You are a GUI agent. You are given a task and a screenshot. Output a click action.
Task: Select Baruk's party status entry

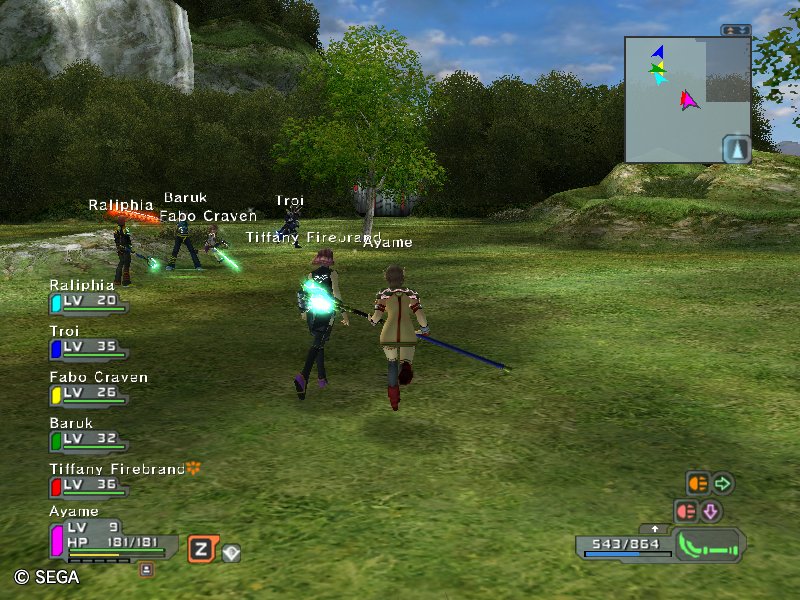88,440
